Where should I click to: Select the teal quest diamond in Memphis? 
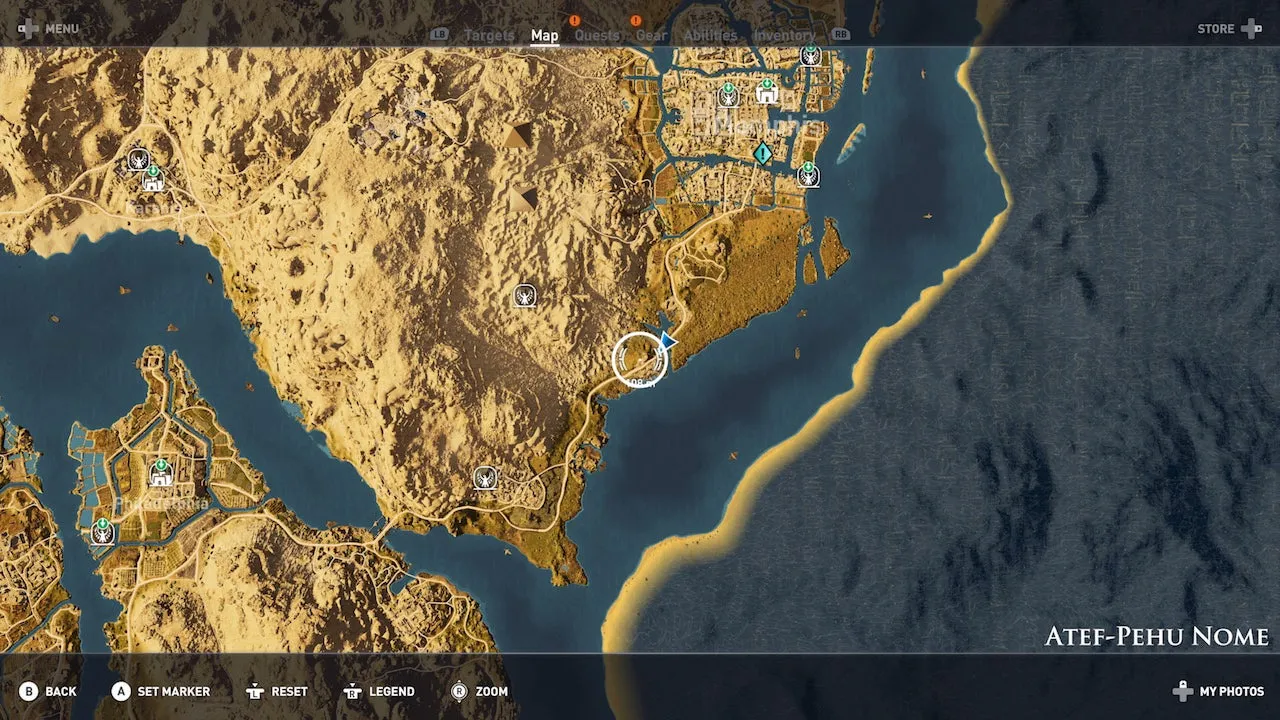click(x=763, y=154)
